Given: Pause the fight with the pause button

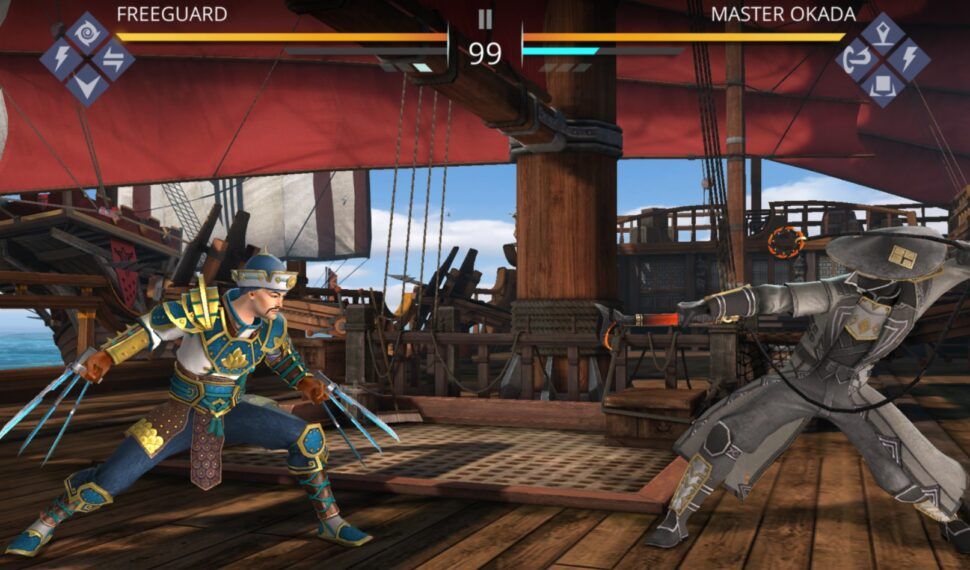Looking at the screenshot, I should point(485,19).
